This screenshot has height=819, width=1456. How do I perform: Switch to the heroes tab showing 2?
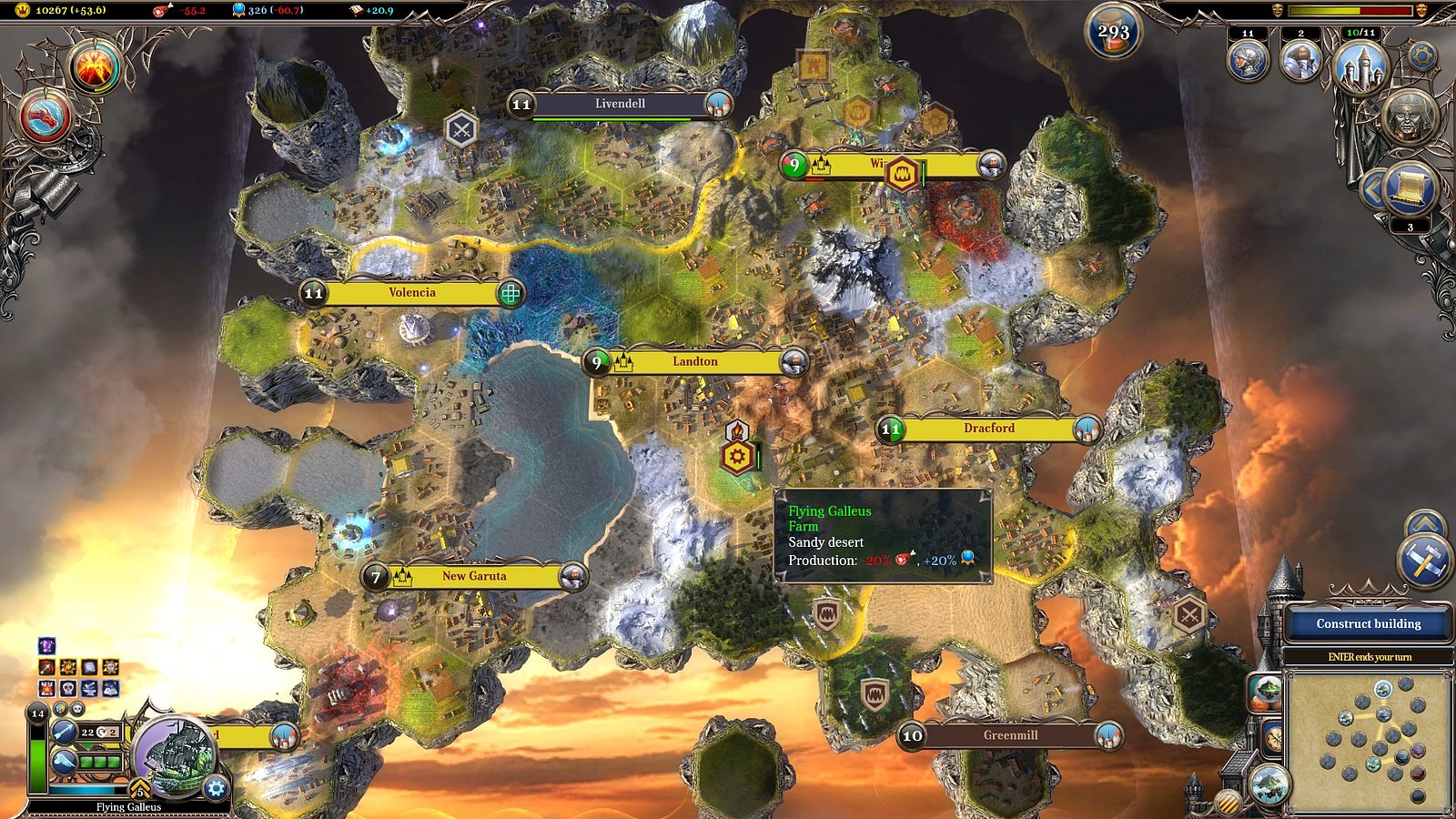[x=1300, y=61]
